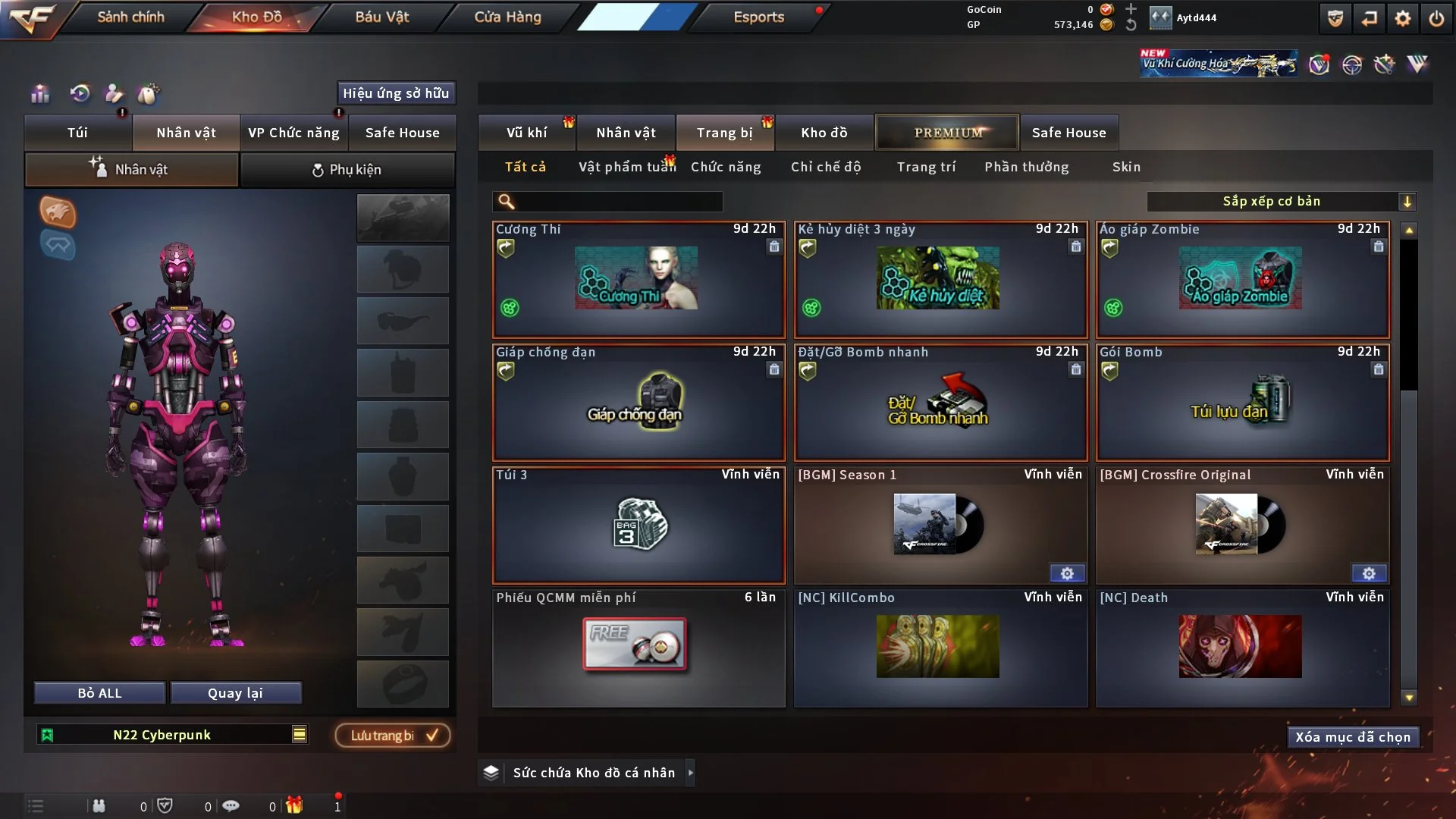The image size is (1456, 819).
Task: Filter items by Chức năng
Action: (726, 167)
